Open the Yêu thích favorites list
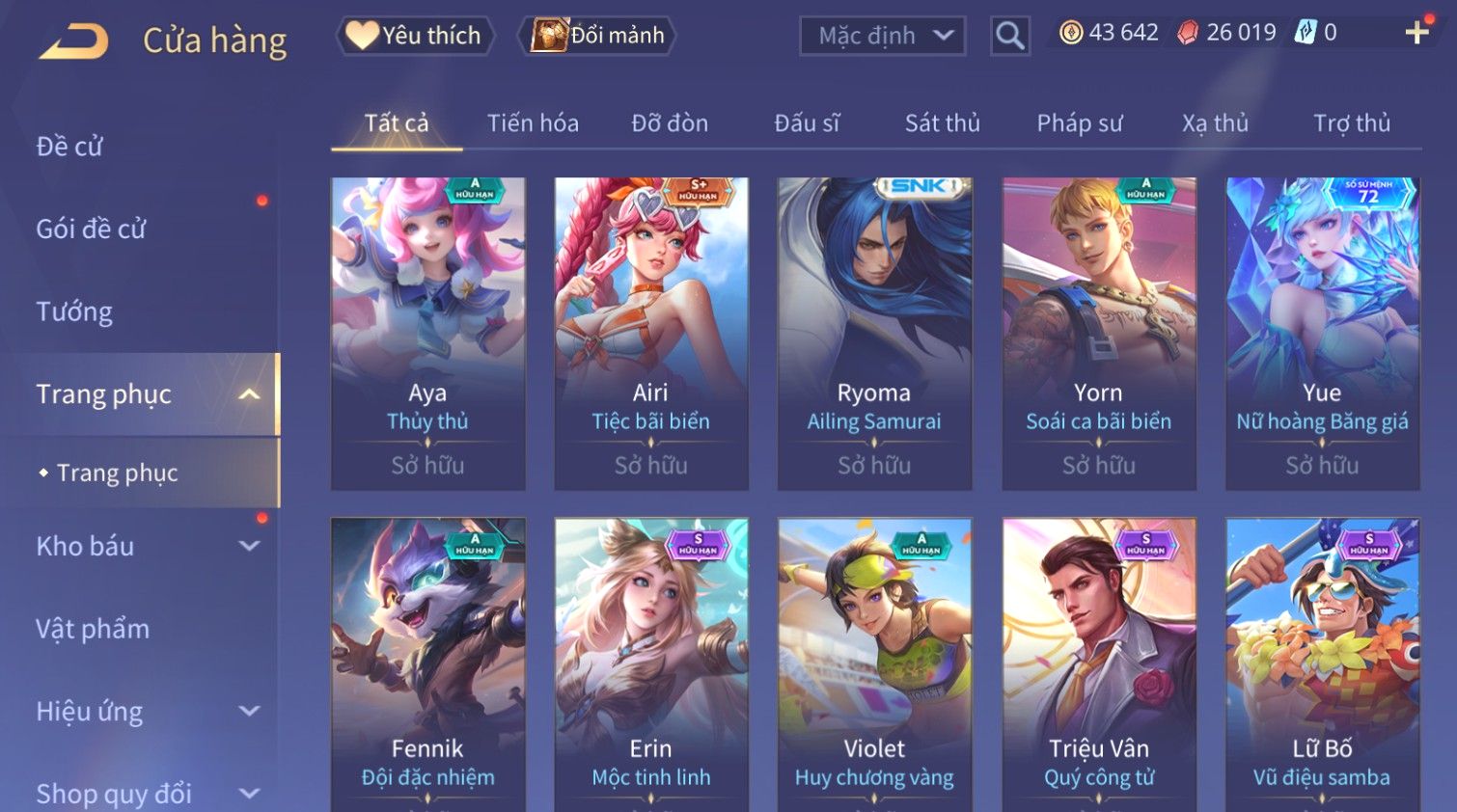 [x=416, y=36]
